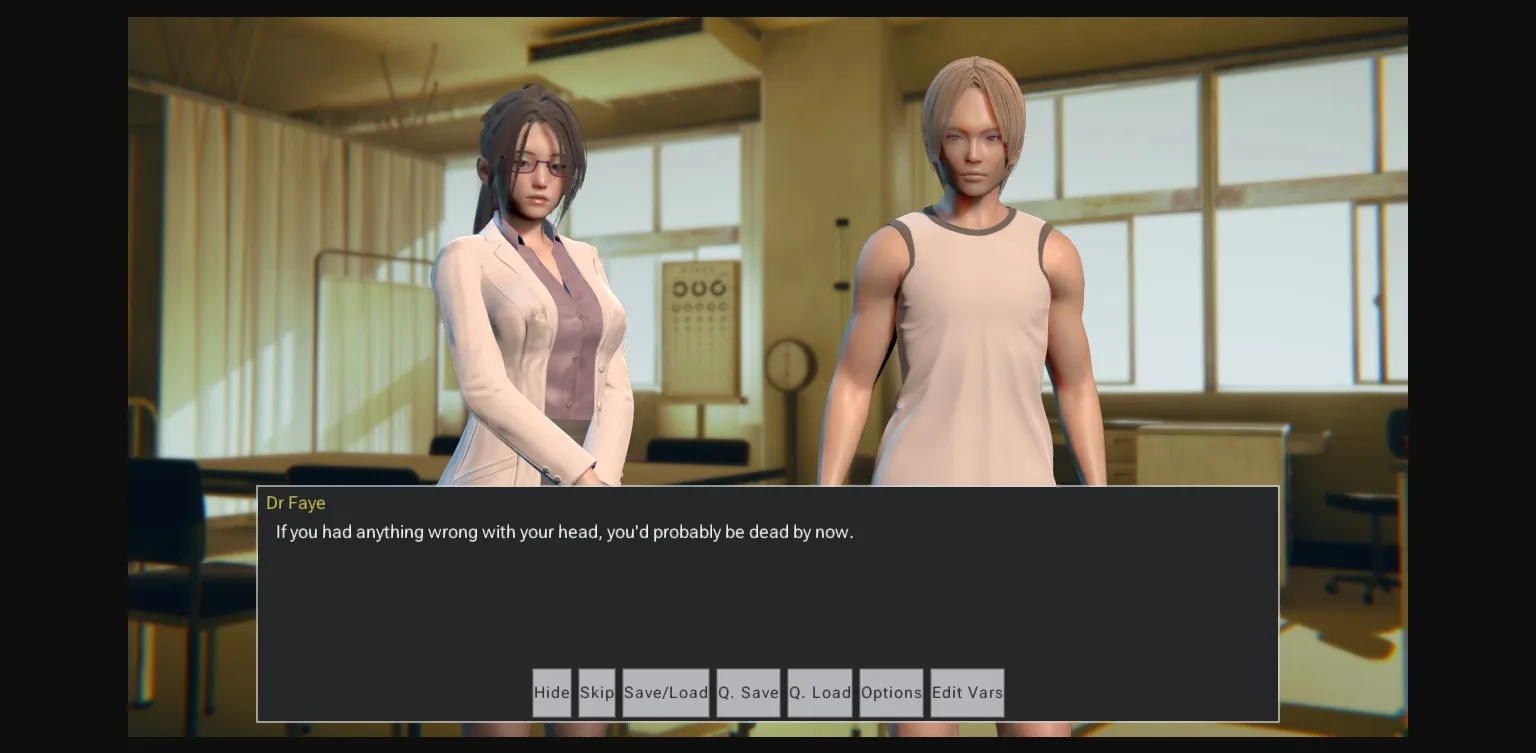Click the Q. Load quick menu entry
The image size is (1536, 753).
click(819, 692)
